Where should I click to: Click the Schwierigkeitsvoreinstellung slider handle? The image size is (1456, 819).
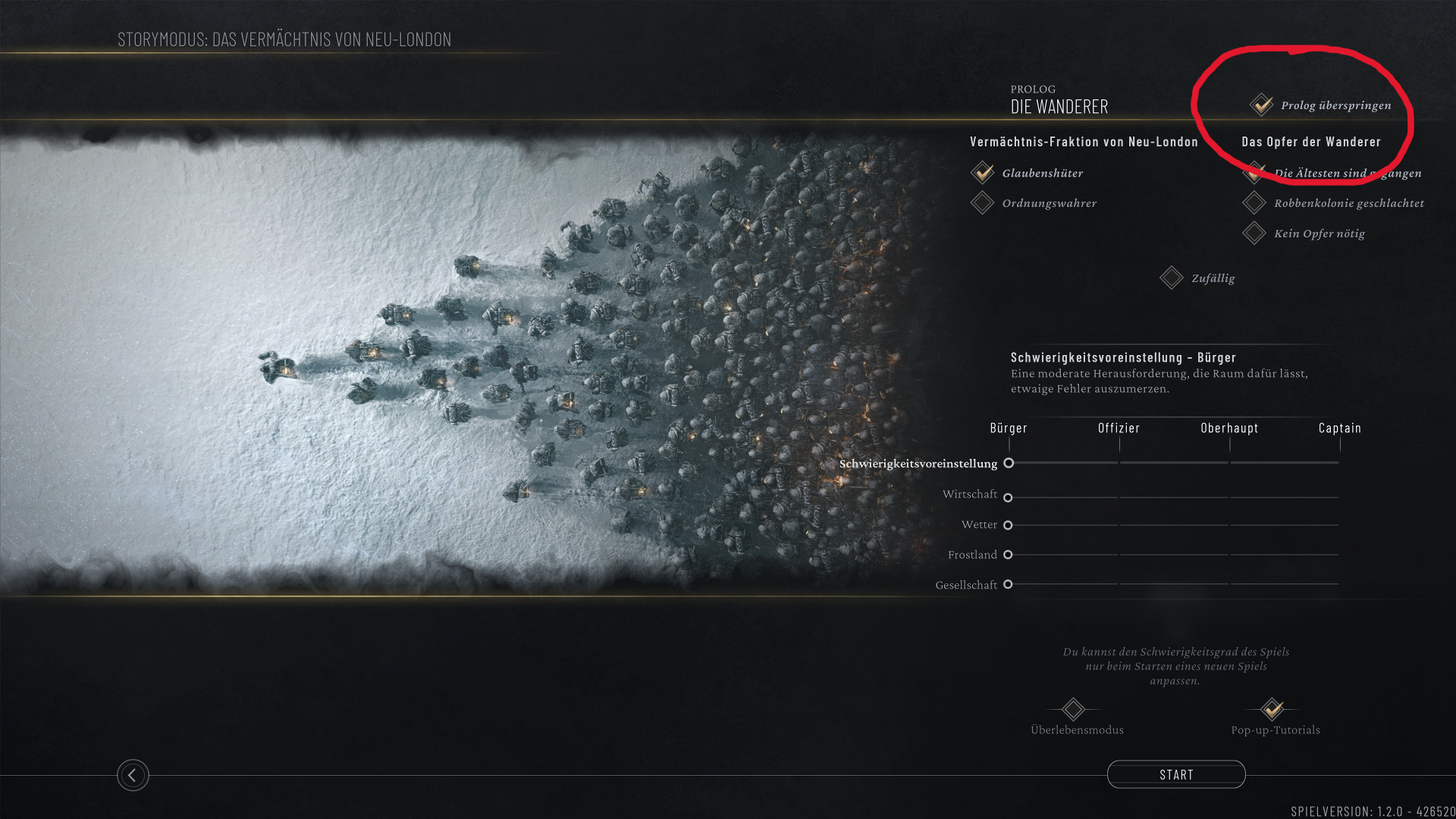click(x=1009, y=463)
